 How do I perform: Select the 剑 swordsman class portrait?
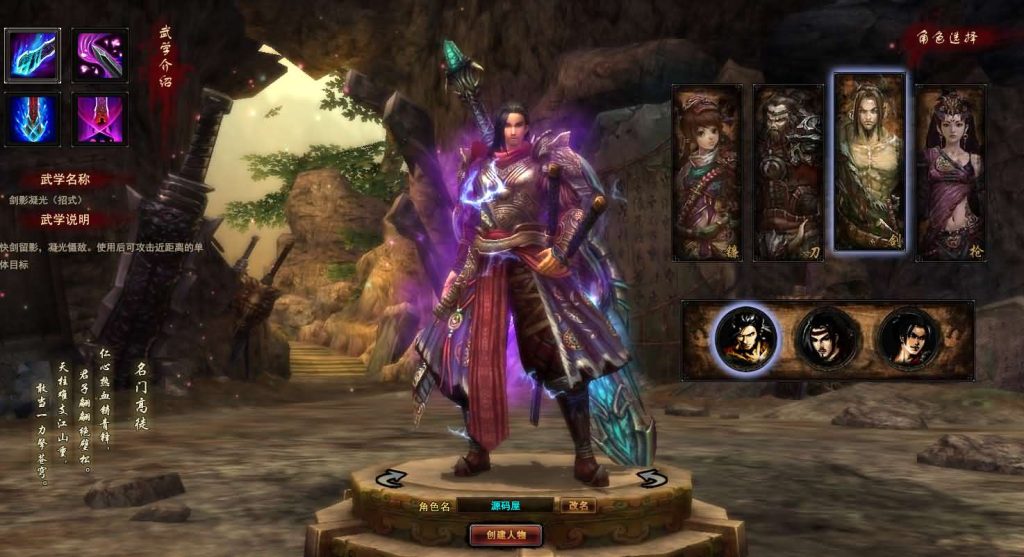coord(869,162)
